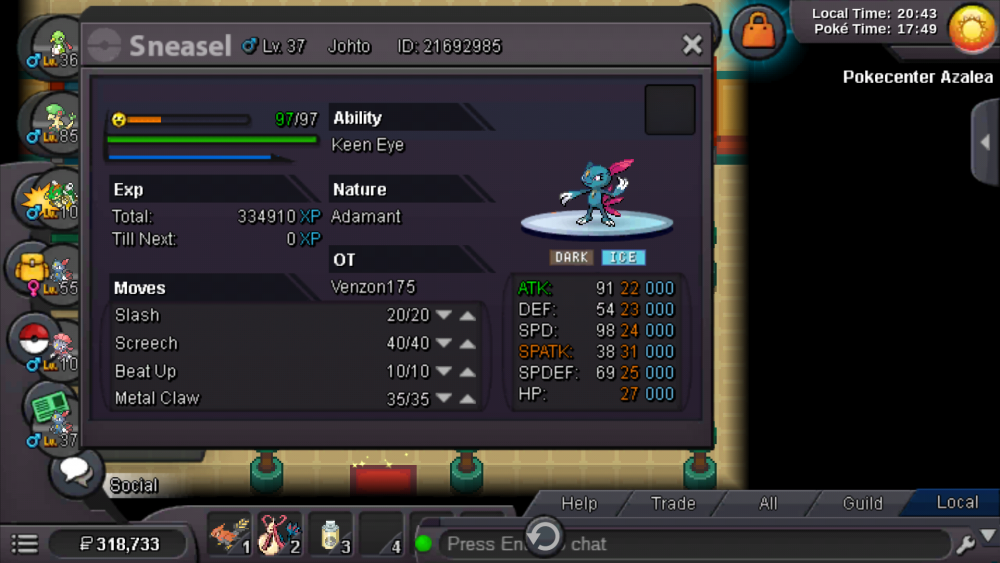Move Metal Claw up in the move list
This screenshot has height=563, width=1000.
click(x=467, y=399)
